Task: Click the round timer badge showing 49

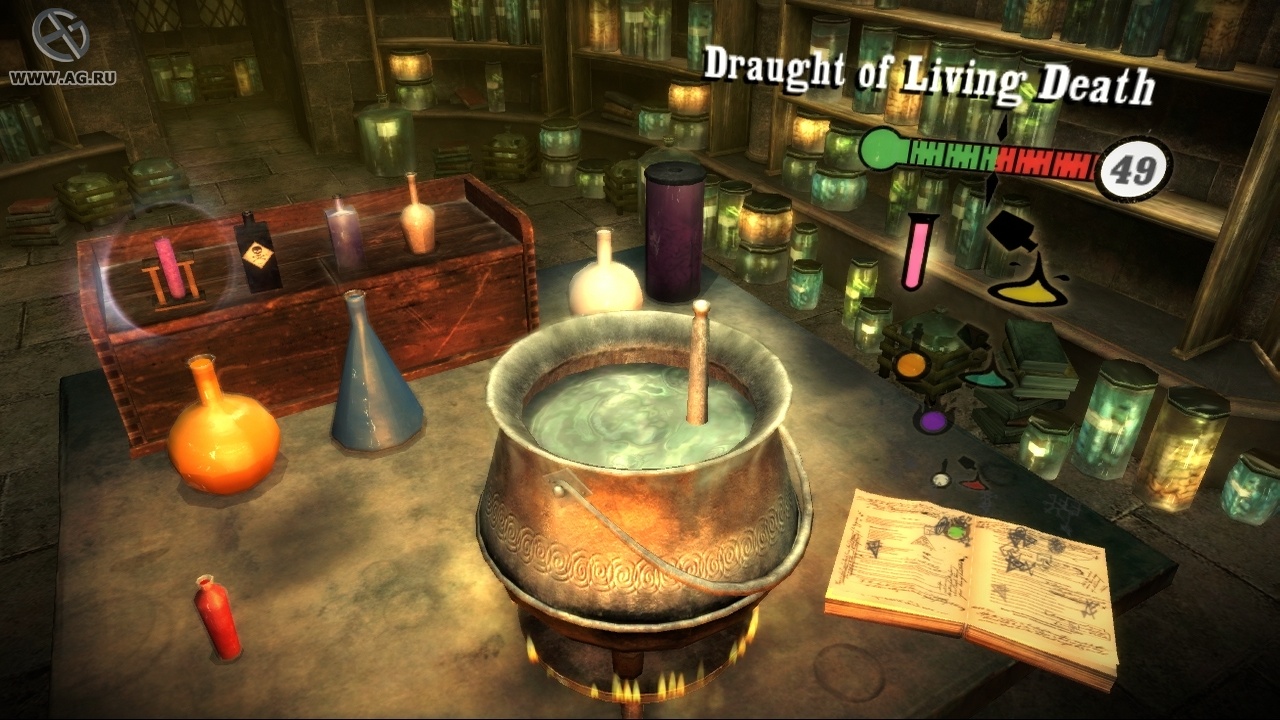Action: (x=1135, y=166)
